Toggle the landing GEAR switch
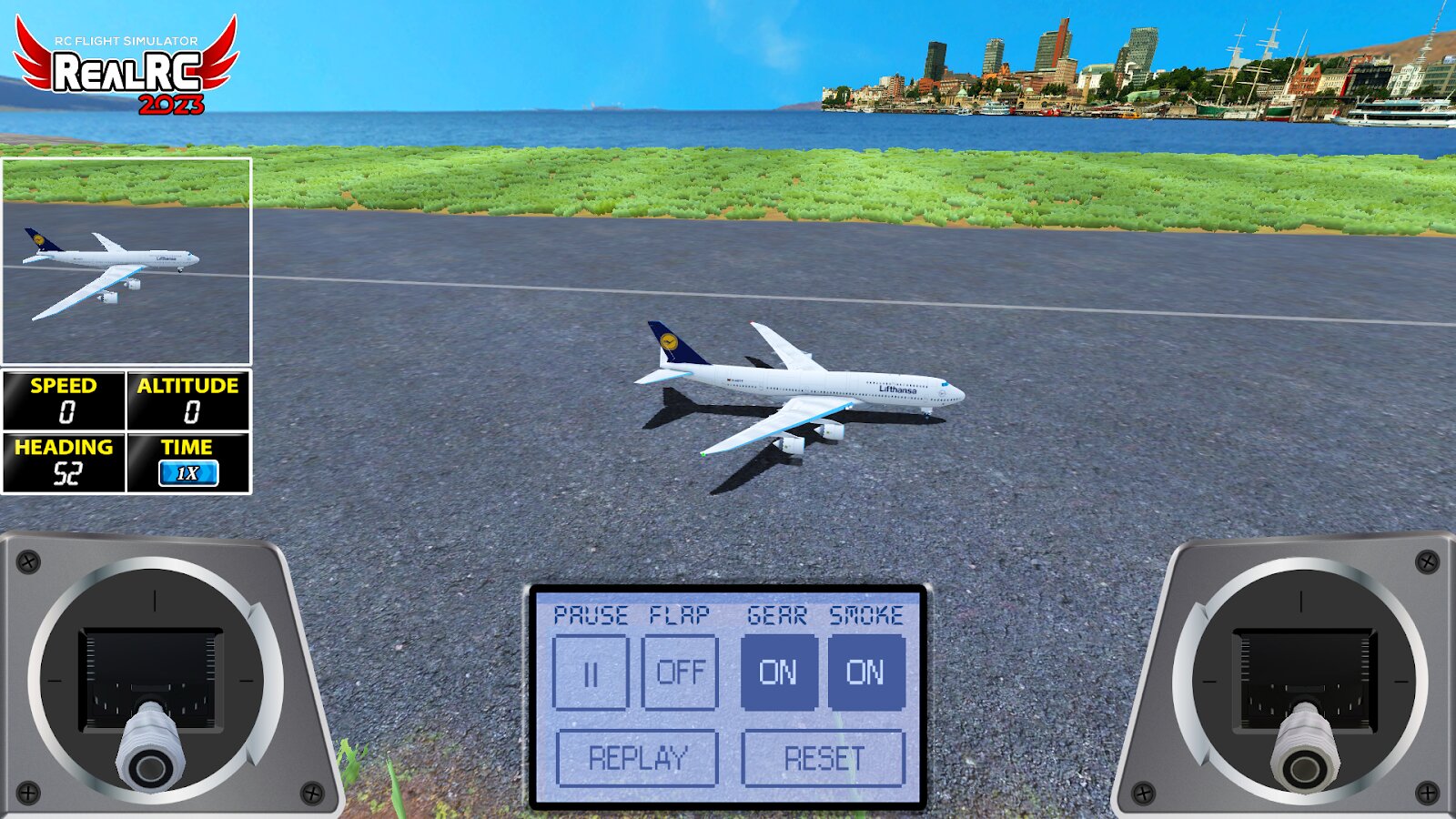Screen dimensions: 1456x819 (x=778, y=672)
